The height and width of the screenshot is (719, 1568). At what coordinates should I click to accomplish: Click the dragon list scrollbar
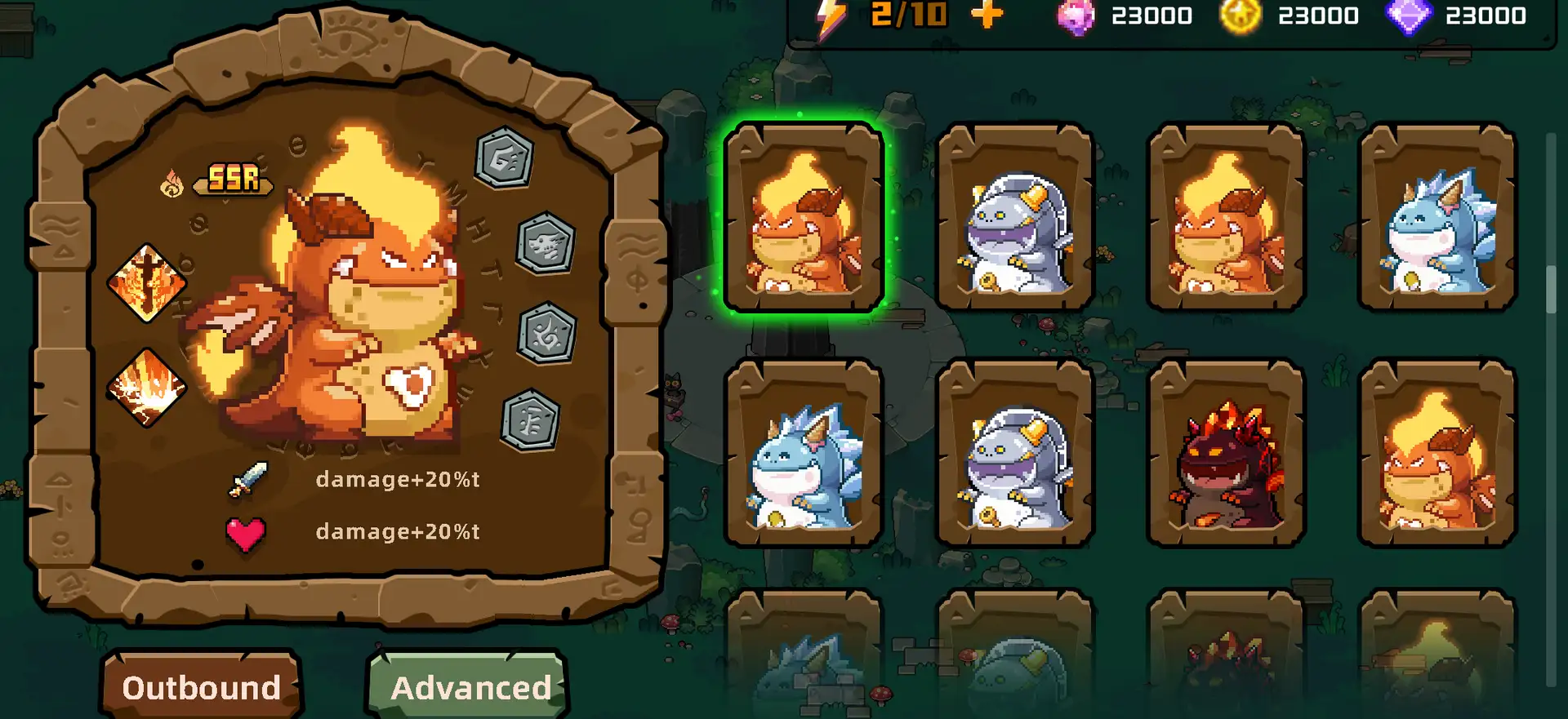click(x=1551, y=290)
